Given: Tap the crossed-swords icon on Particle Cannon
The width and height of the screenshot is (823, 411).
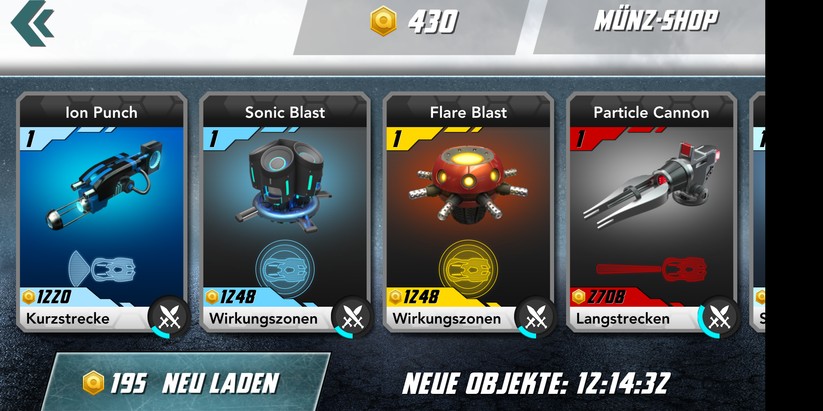Looking at the screenshot, I should [718, 318].
